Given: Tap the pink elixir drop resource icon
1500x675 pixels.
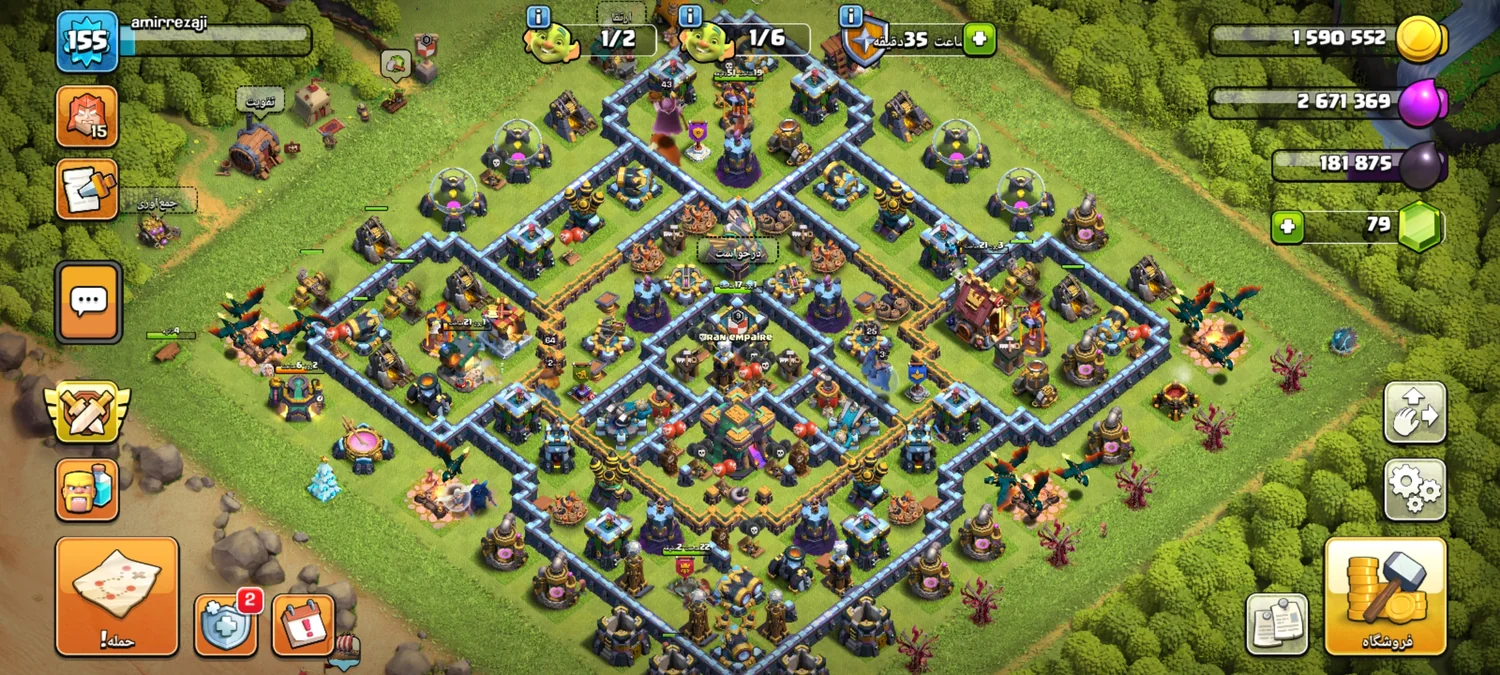Looking at the screenshot, I should tap(1420, 103).
